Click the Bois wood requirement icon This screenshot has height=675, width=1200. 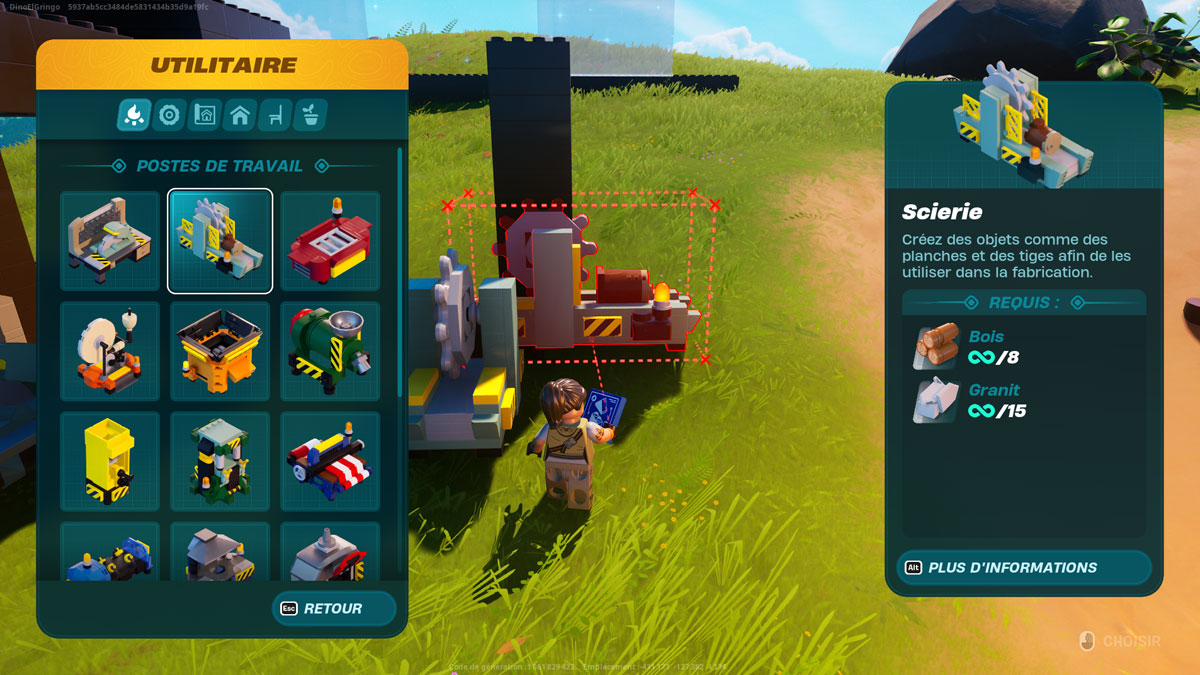tap(936, 346)
